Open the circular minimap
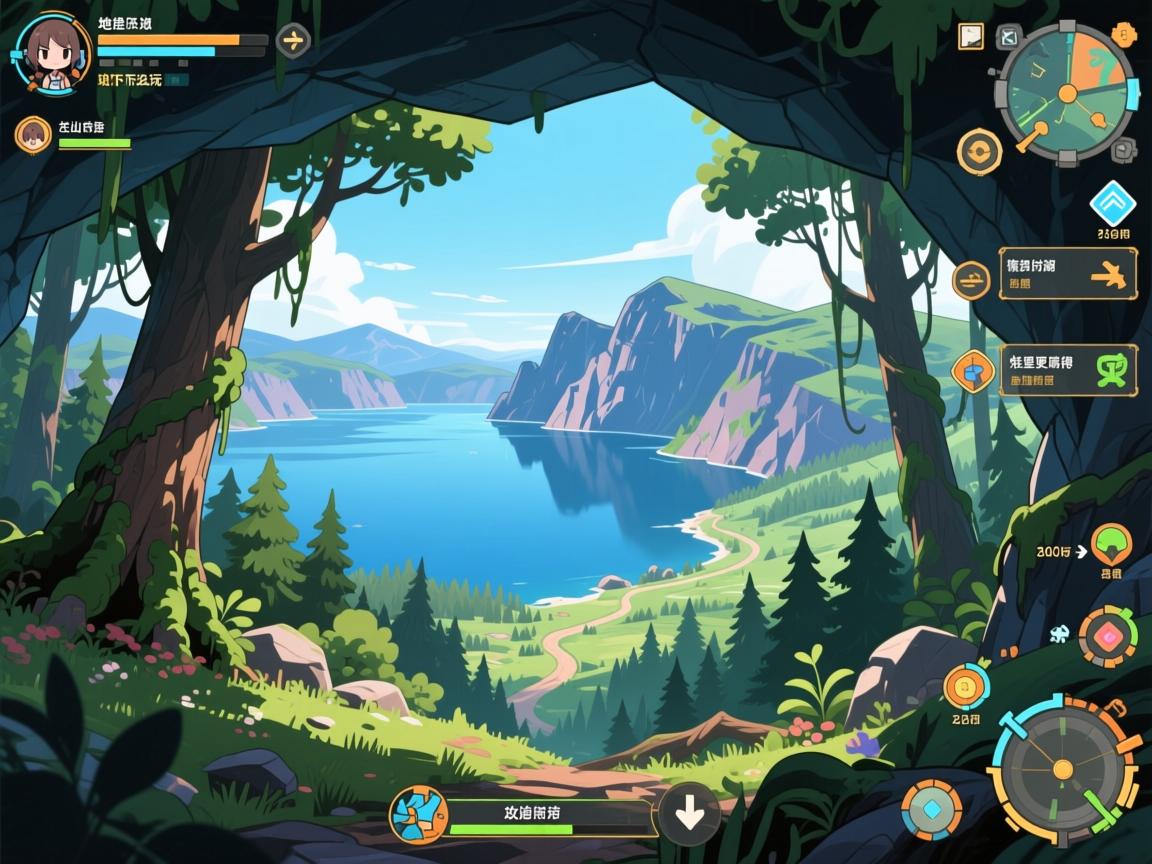This screenshot has height=864, width=1152. pos(1067,94)
